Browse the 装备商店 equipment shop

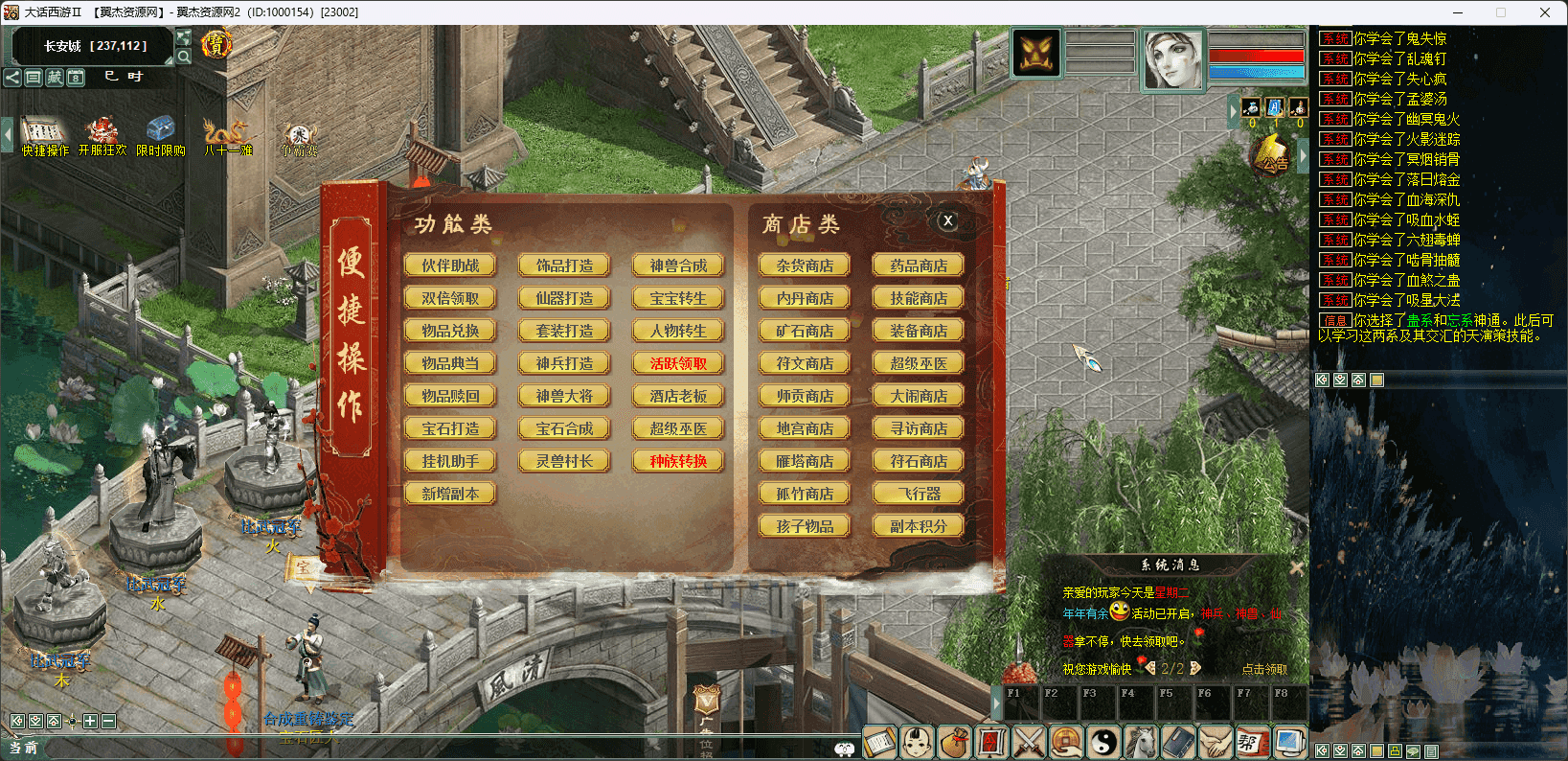pos(919,331)
